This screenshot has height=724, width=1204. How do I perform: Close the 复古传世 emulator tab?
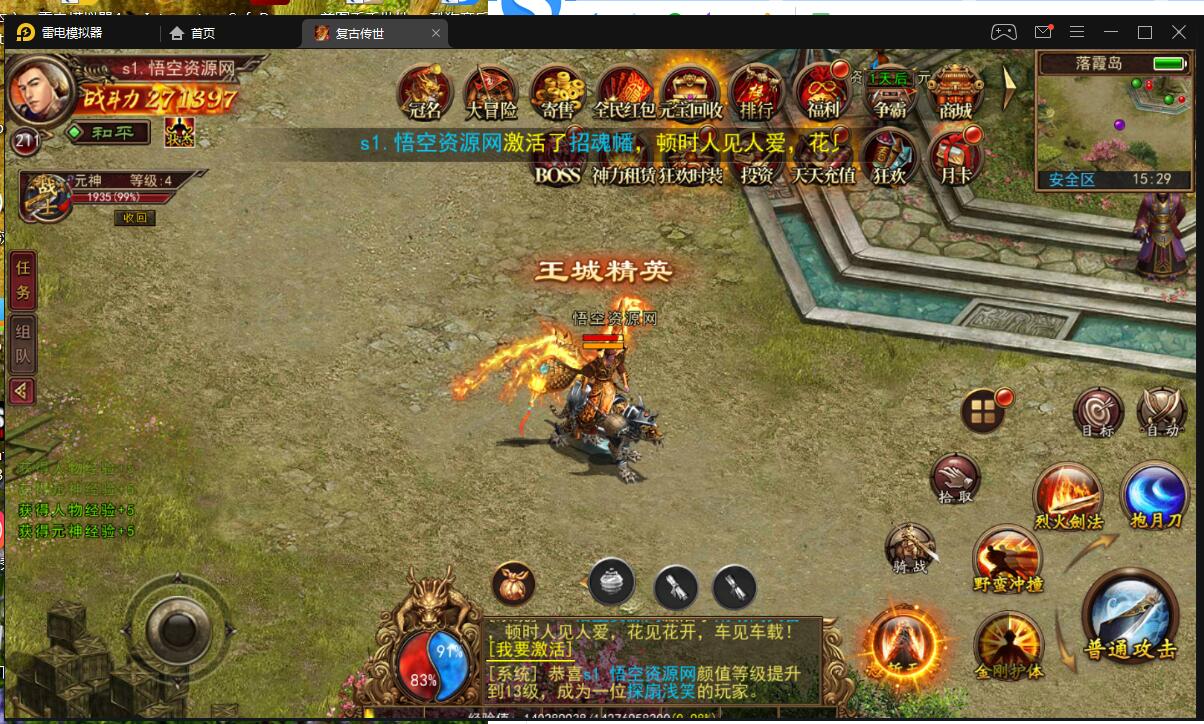[x=436, y=33]
